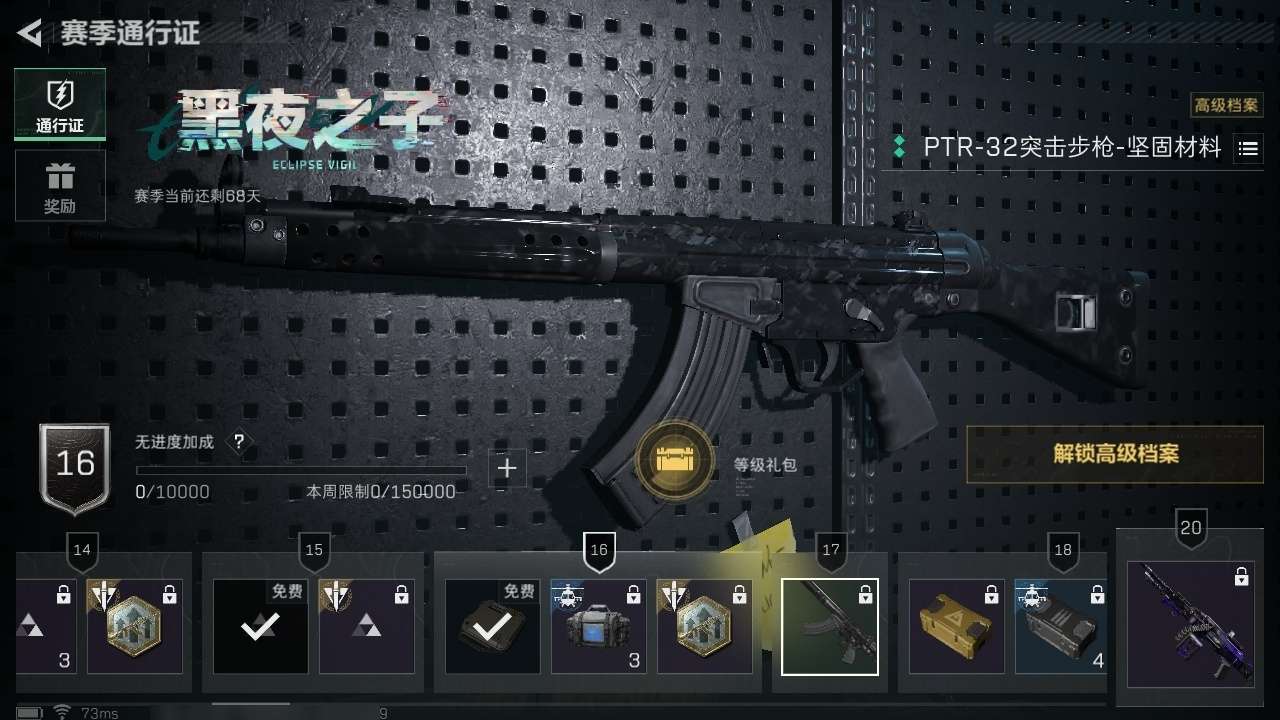This screenshot has width=1280, height=720.
Task: Show the 无进度加成 question mark help
Action: [238, 442]
